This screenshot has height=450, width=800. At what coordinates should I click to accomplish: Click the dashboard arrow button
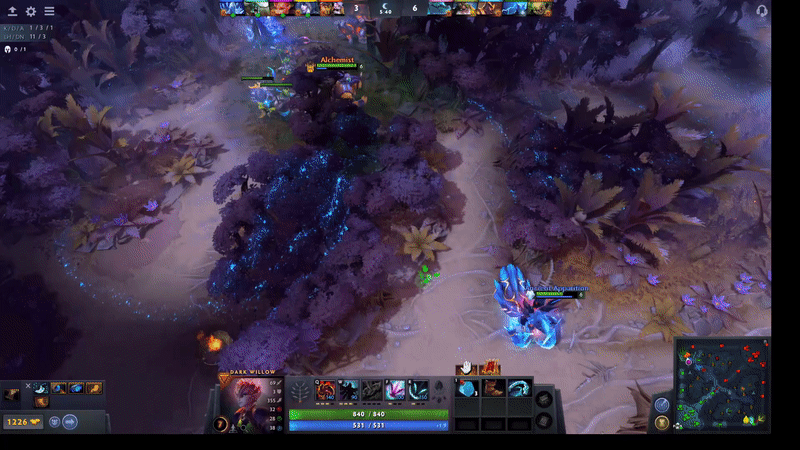click(11, 11)
